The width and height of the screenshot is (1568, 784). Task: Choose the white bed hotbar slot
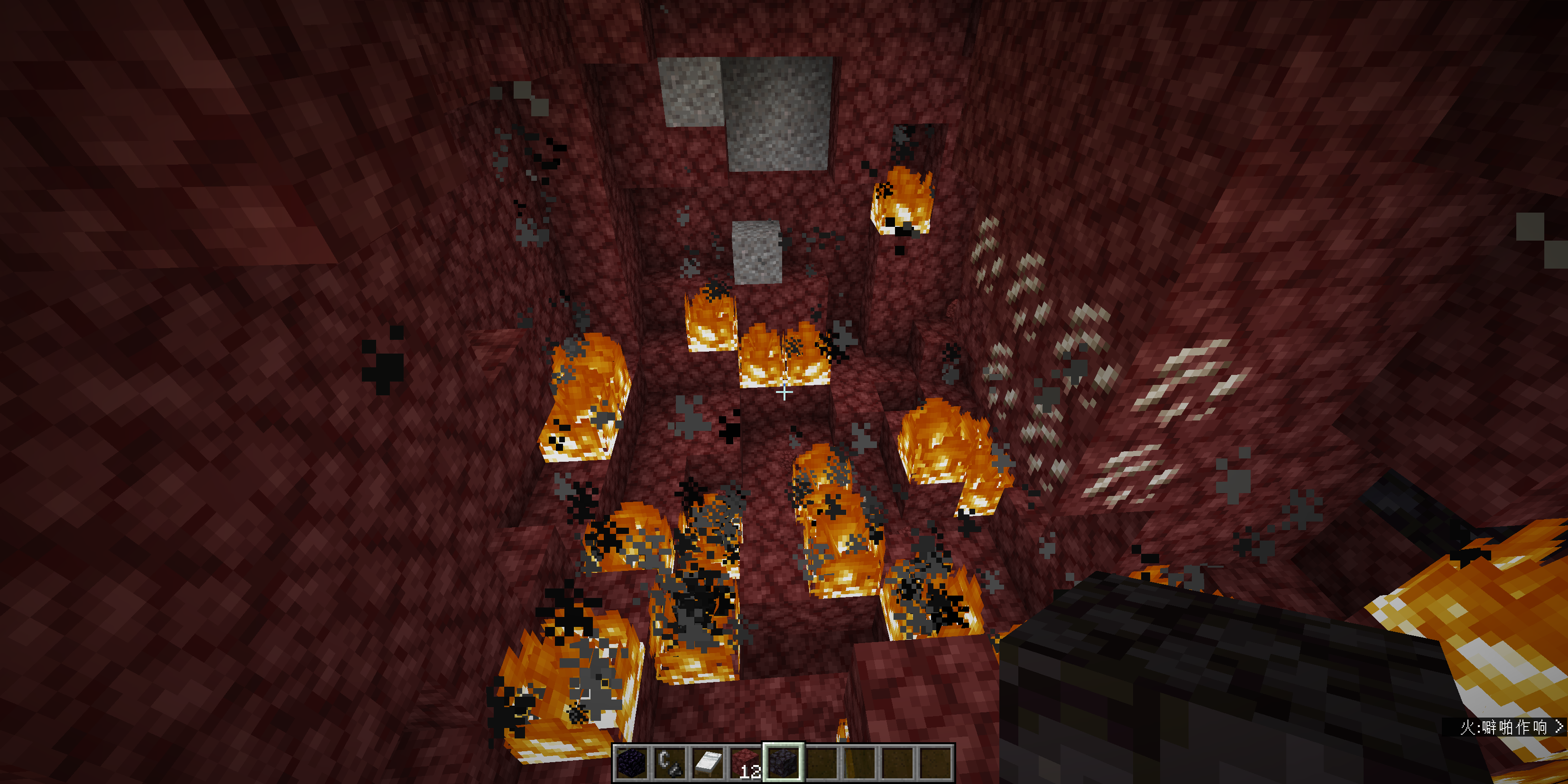(x=708, y=762)
